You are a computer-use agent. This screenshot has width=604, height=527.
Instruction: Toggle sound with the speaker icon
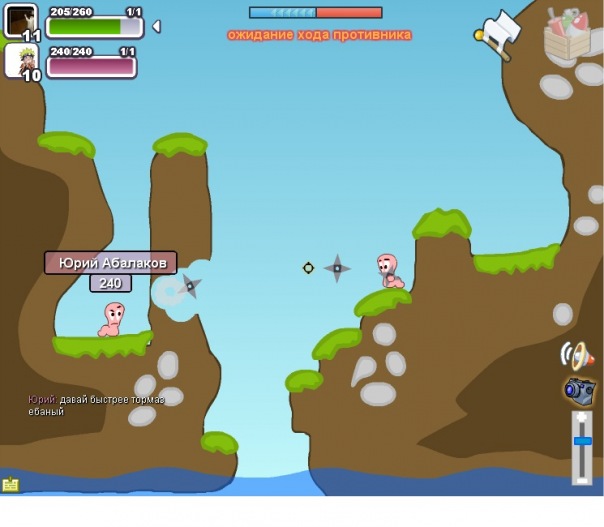(x=578, y=355)
